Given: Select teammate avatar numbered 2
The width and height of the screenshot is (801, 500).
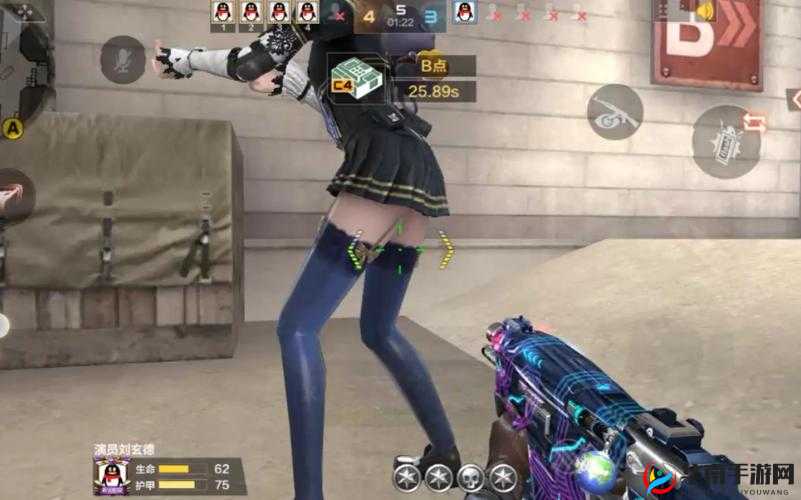Looking at the screenshot, I should click(252, 12).
